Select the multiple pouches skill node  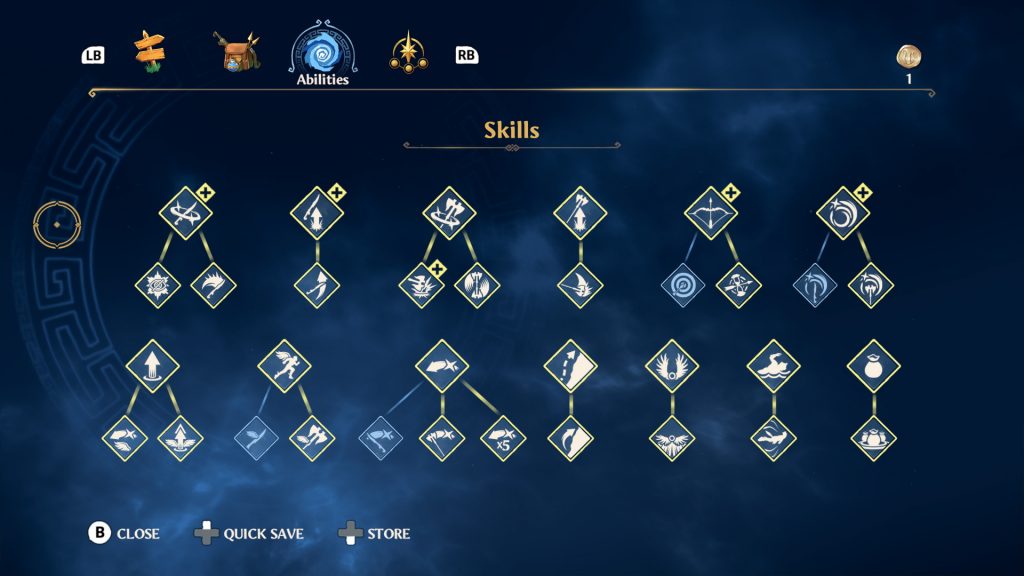(873, 438)
